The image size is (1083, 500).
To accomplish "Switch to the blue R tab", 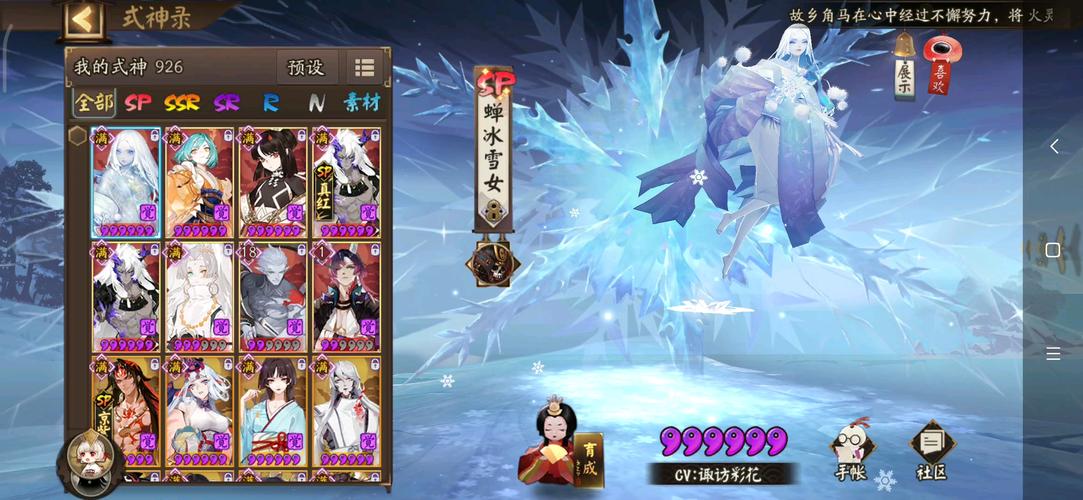I will [271, 102].
